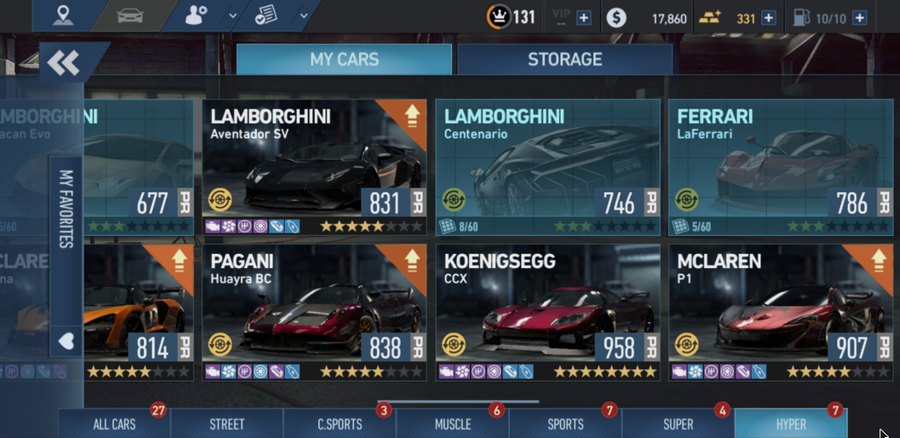Choose the Koenigsegg CCX card

point(547,312)
